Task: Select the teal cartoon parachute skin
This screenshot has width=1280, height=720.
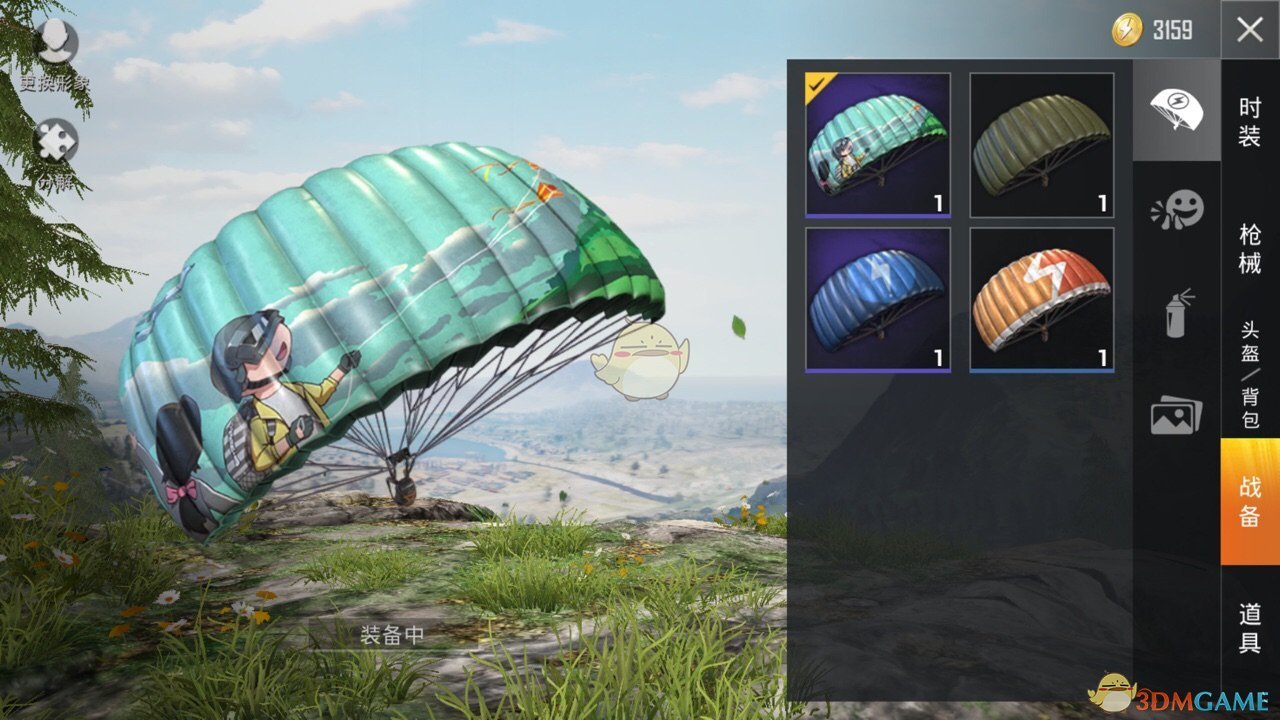Action: point(877,145)
